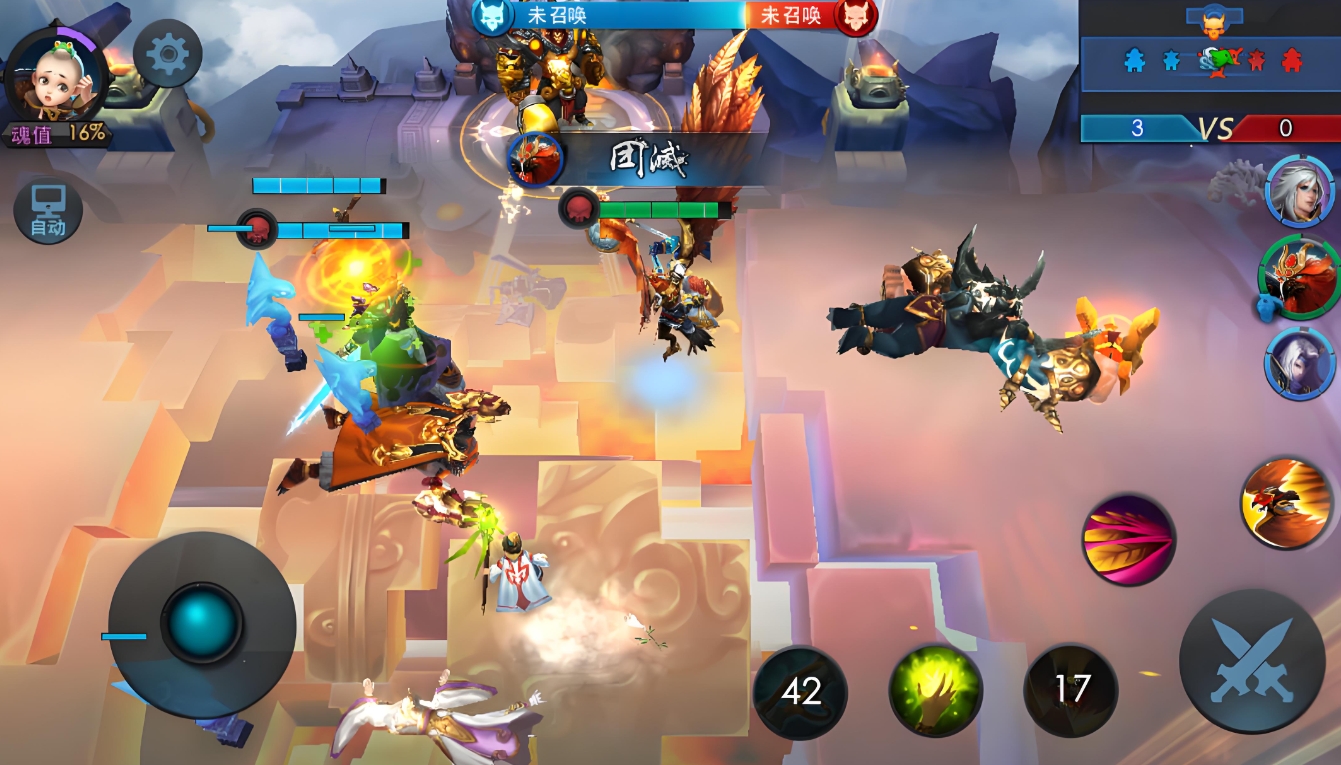The image size is (1341, 765).
Task: Open the lane minimap panel
Action: pos(1210,61)
